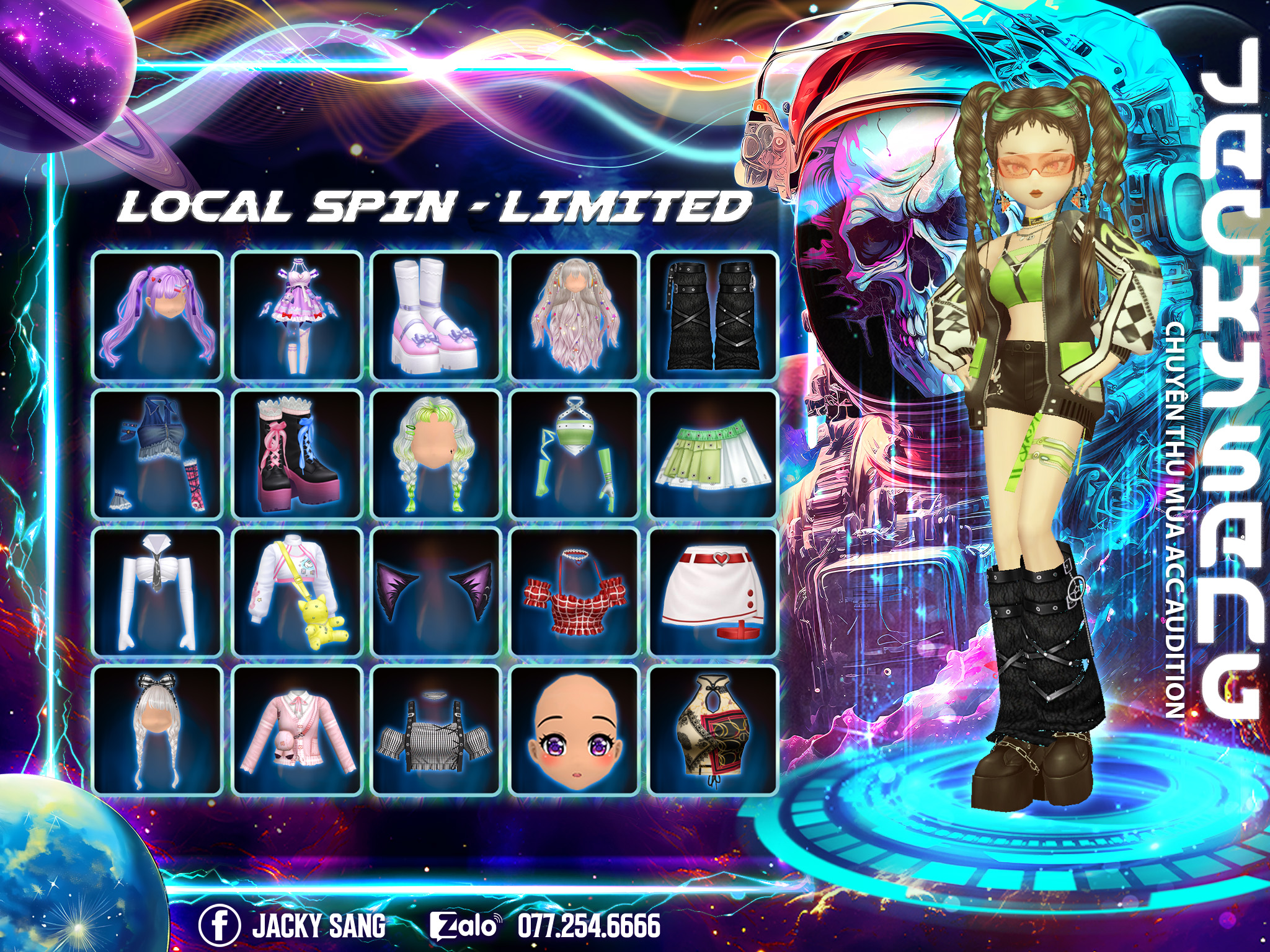Choose the pink cardigan top
Viewport: 1270px width, 952px height.
point(297,729)
